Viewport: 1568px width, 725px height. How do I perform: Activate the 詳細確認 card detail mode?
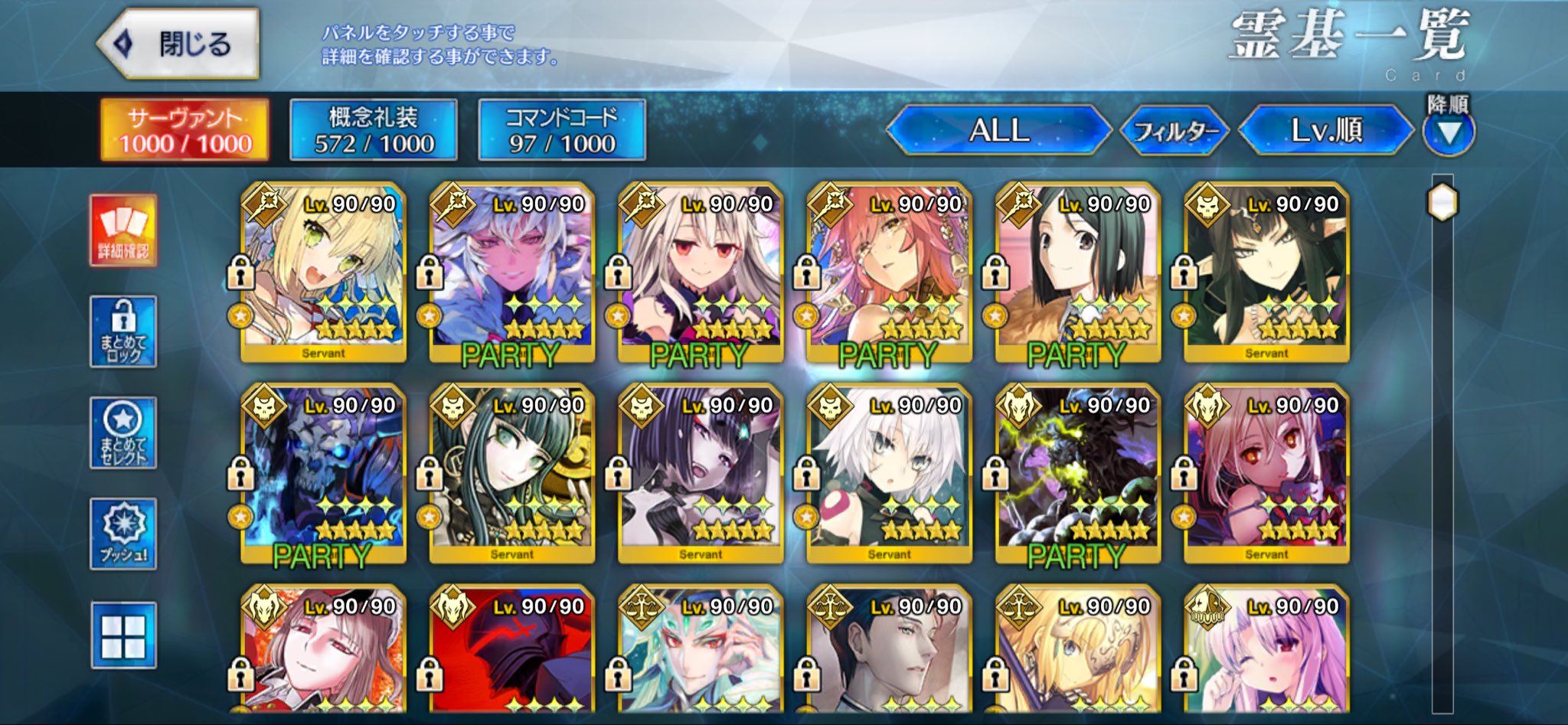123,230
